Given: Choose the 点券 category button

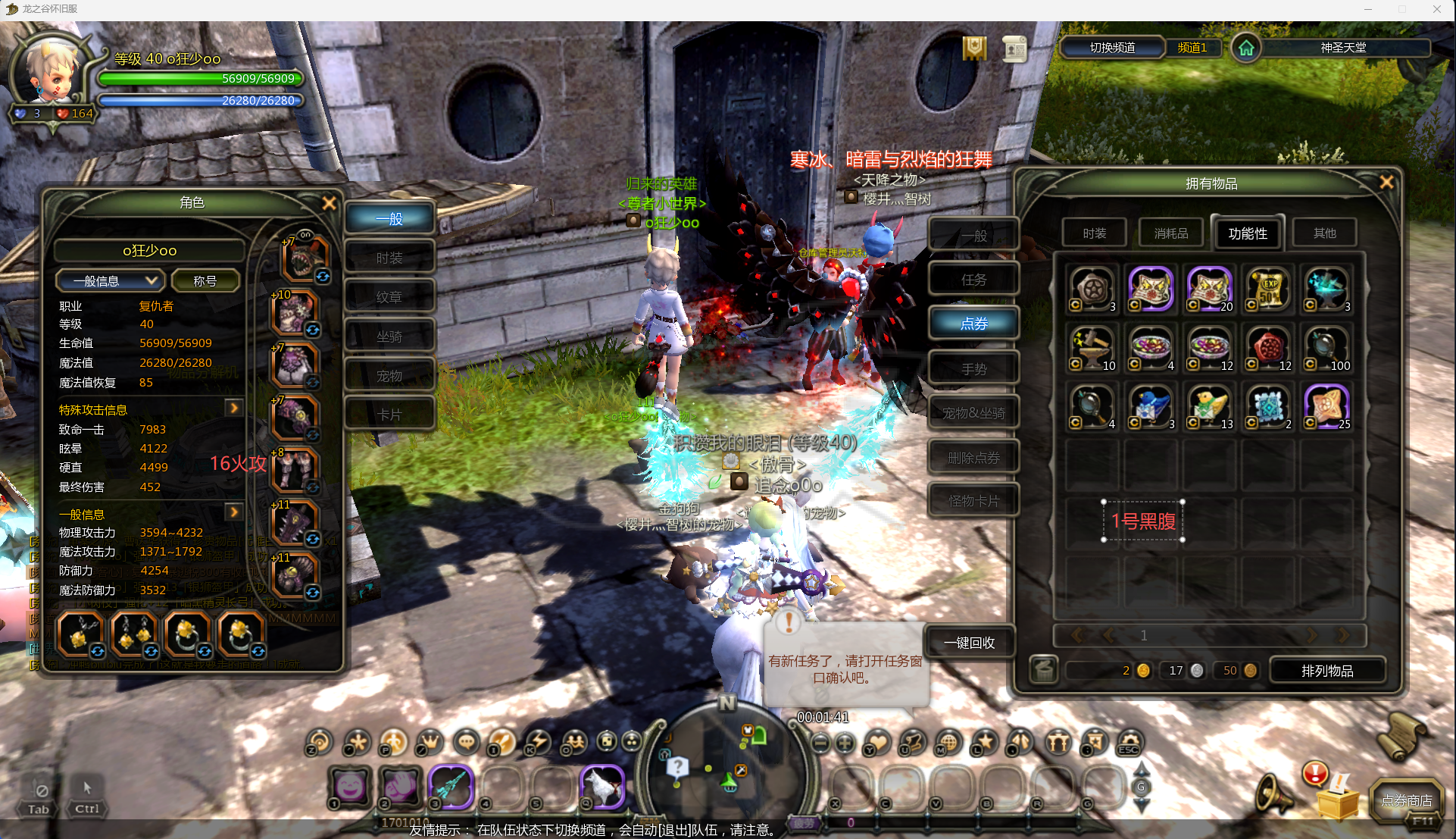Looking at the screenshot, I should click(973, 324).
